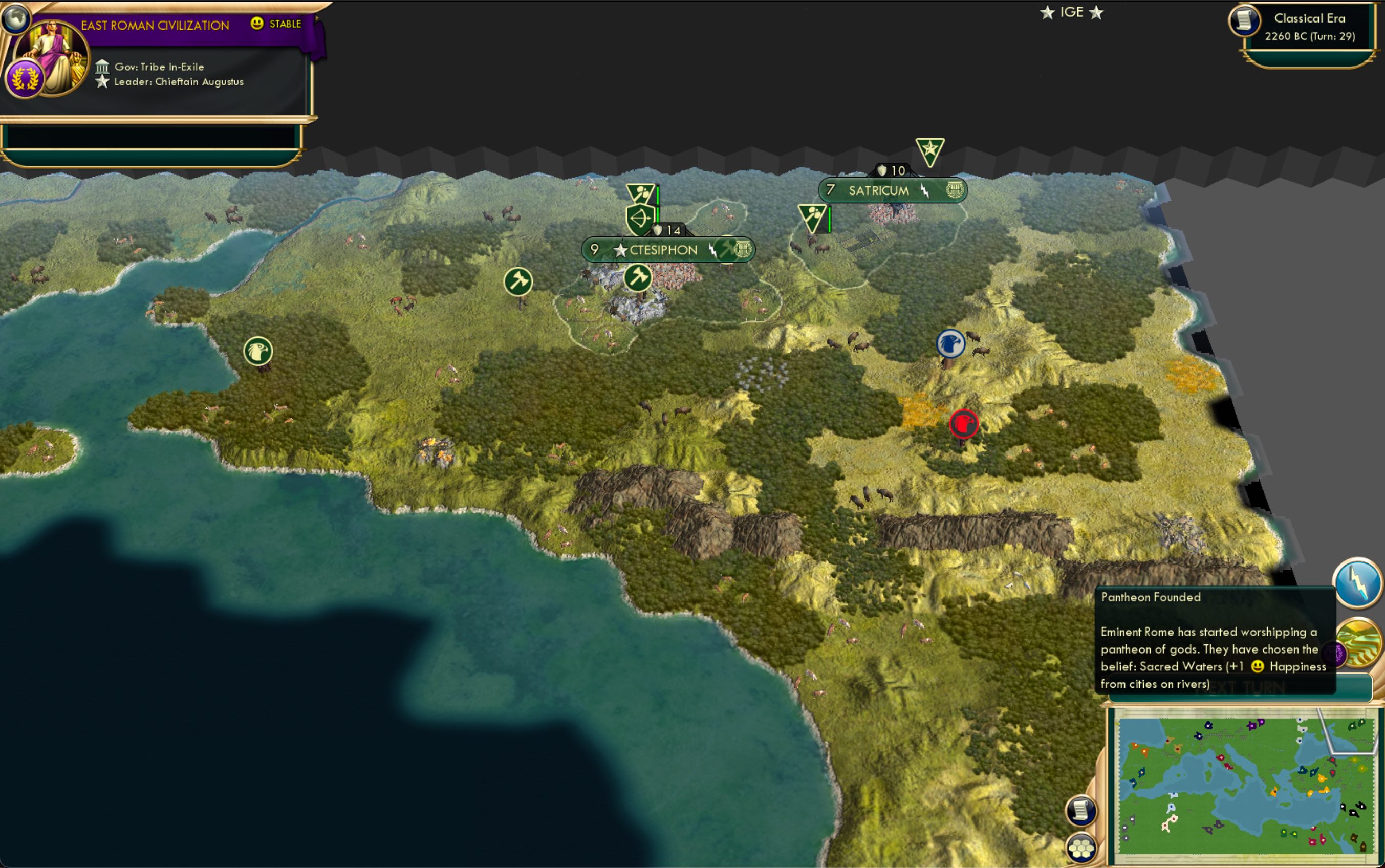
Task: Expand the Satricum city production panel
Action: [955, 189]
